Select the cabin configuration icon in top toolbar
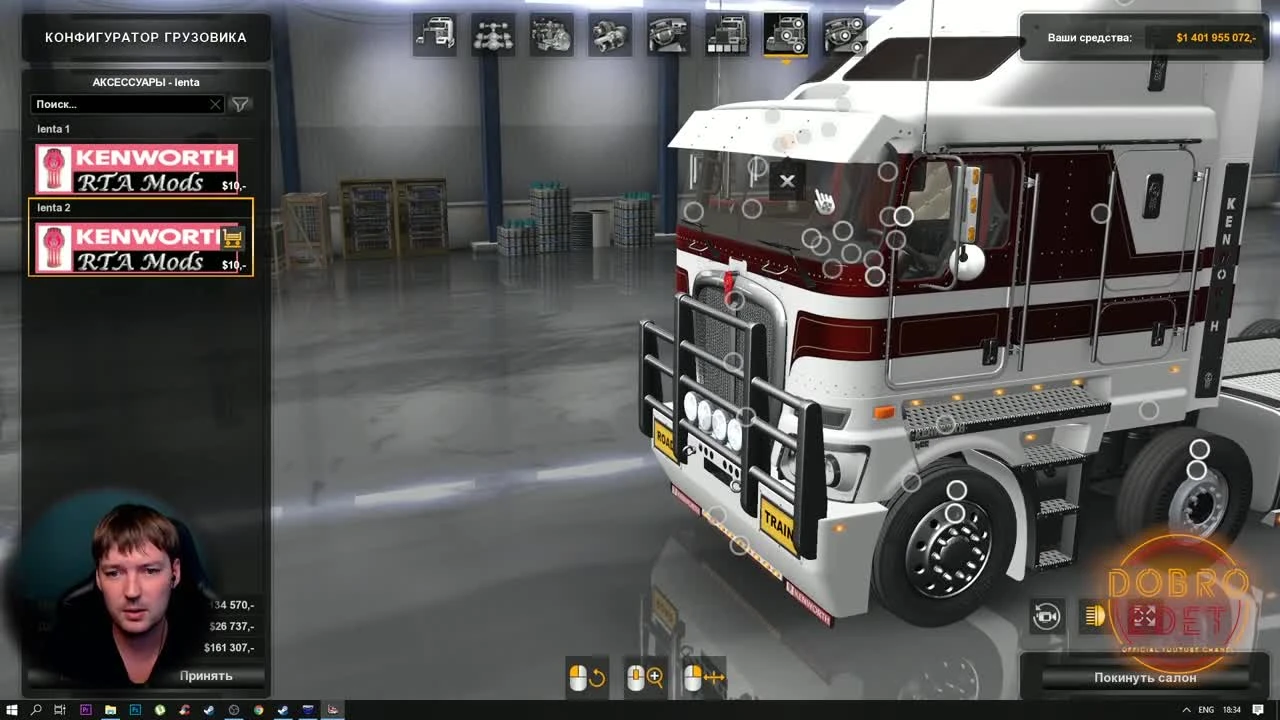Image resolution: width=1280 pixels, height=720 pixels. click(434, 35)
